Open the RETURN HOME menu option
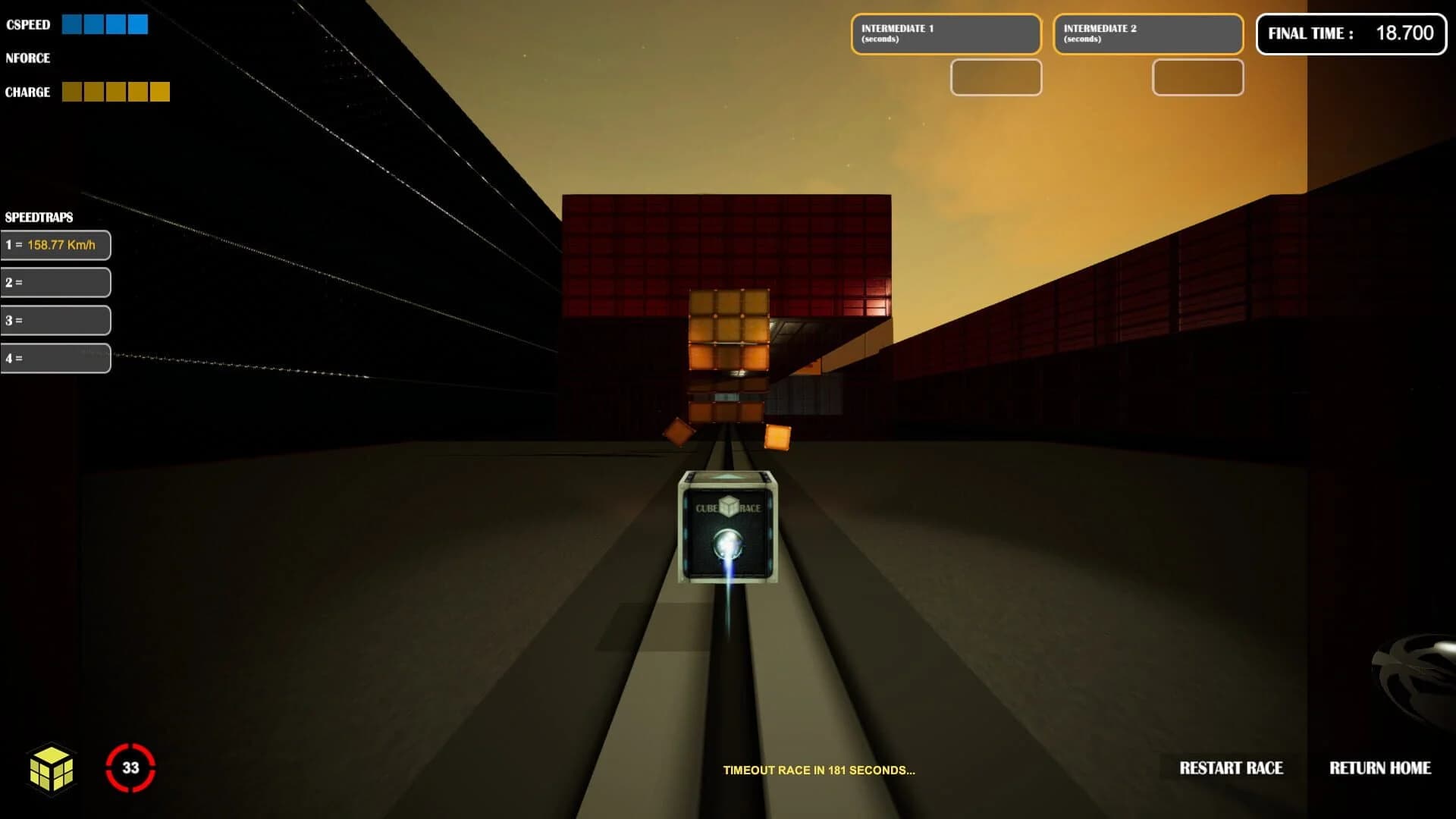Screen dimensions: 1456x819 point(1380,768)
